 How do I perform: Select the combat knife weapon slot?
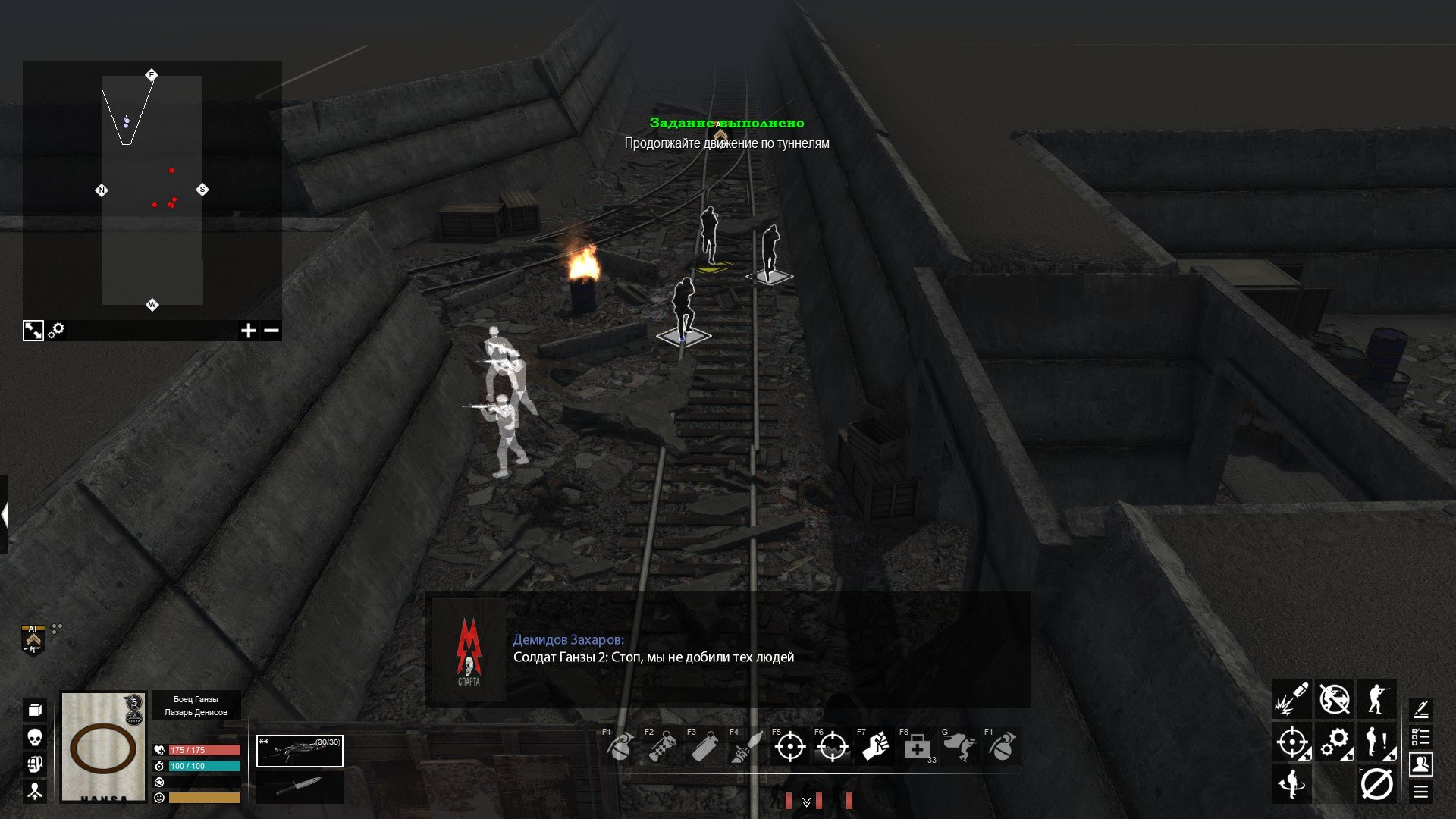click(x=300, y=787)
